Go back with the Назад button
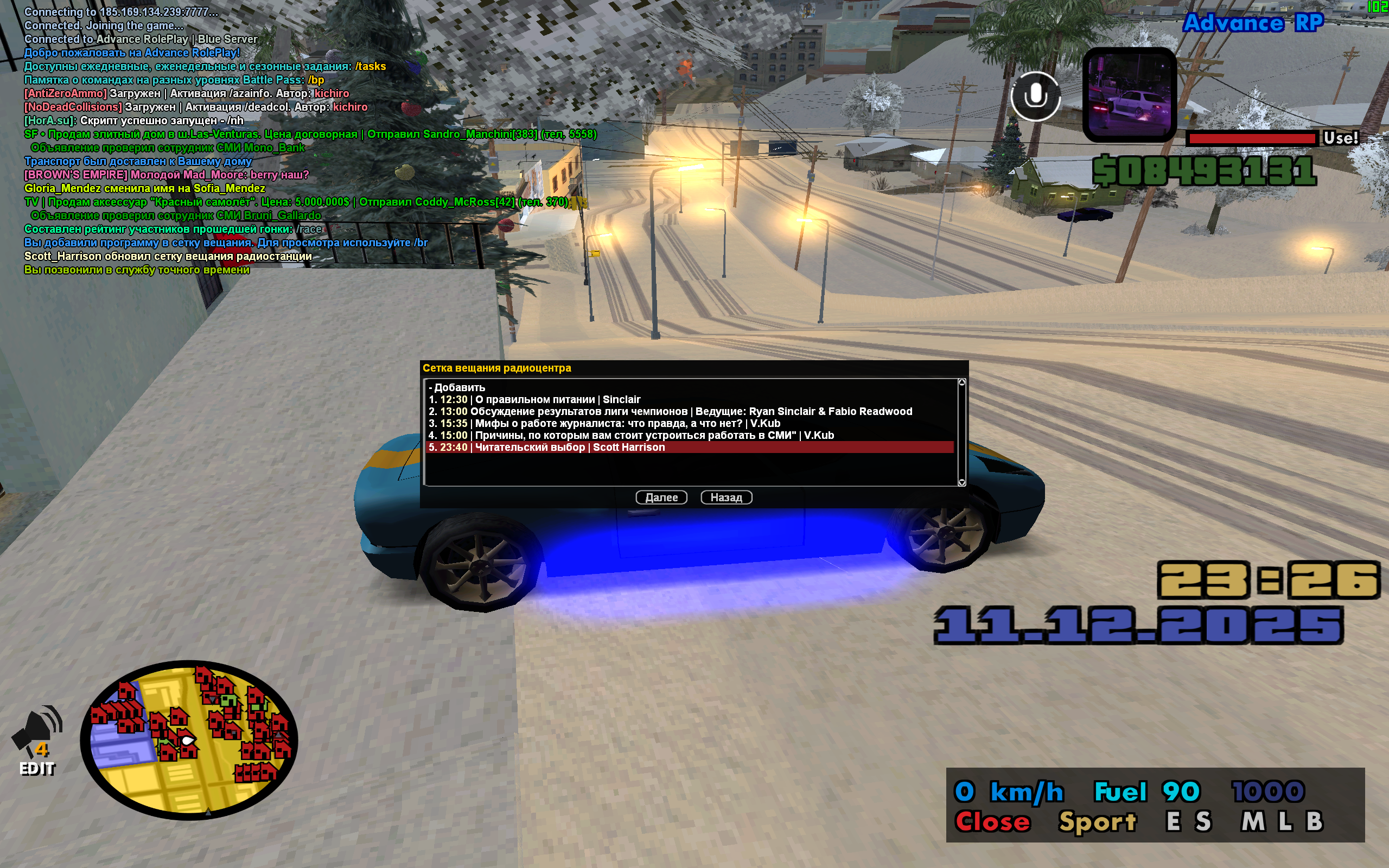Image resolution: width=1389 pixels, height=868 pixels. tap(726, 497)
